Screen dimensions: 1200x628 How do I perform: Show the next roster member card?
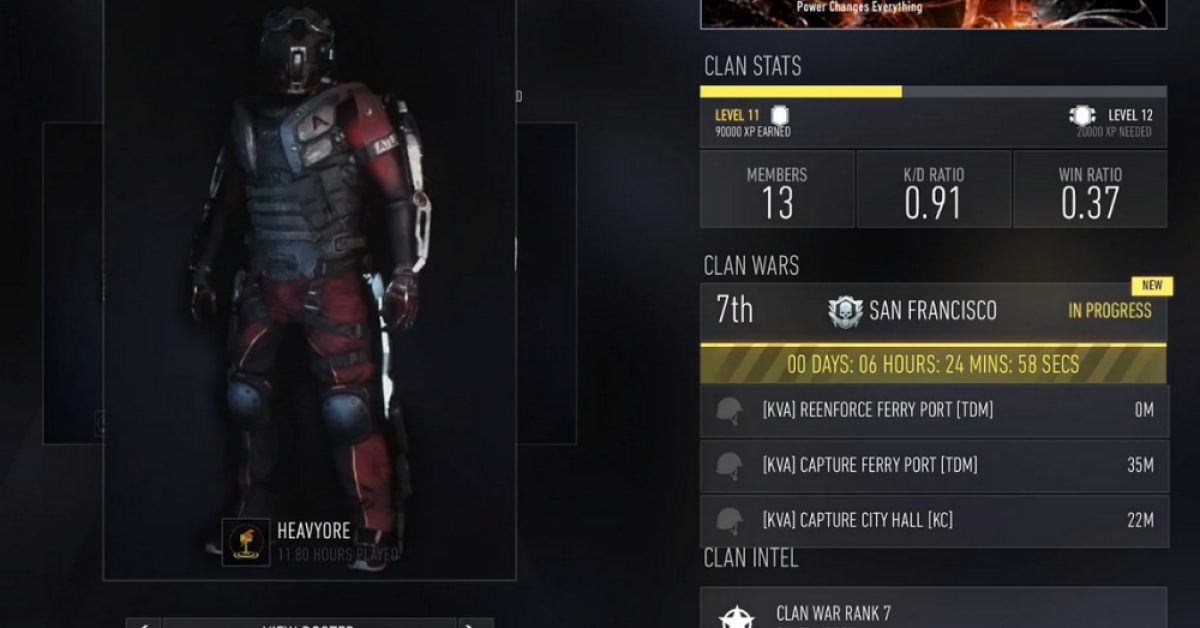(x=477, y=623)
